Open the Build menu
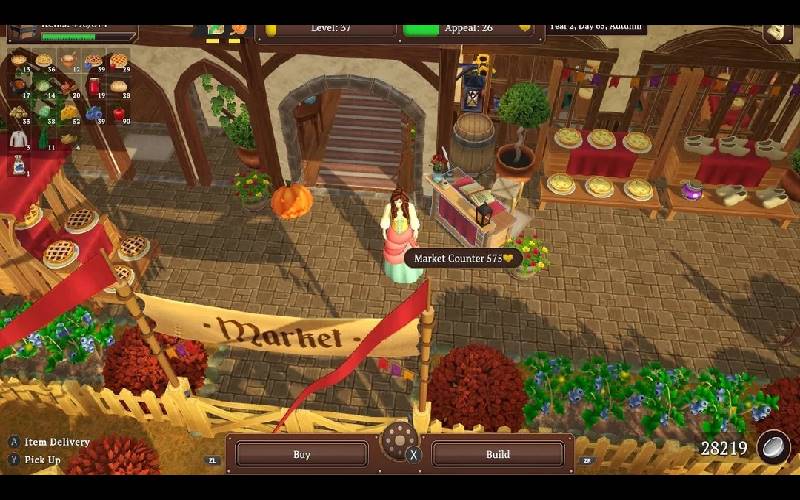Image resolution: width=800 pixels, height=500 pixels. pos(497,454)
